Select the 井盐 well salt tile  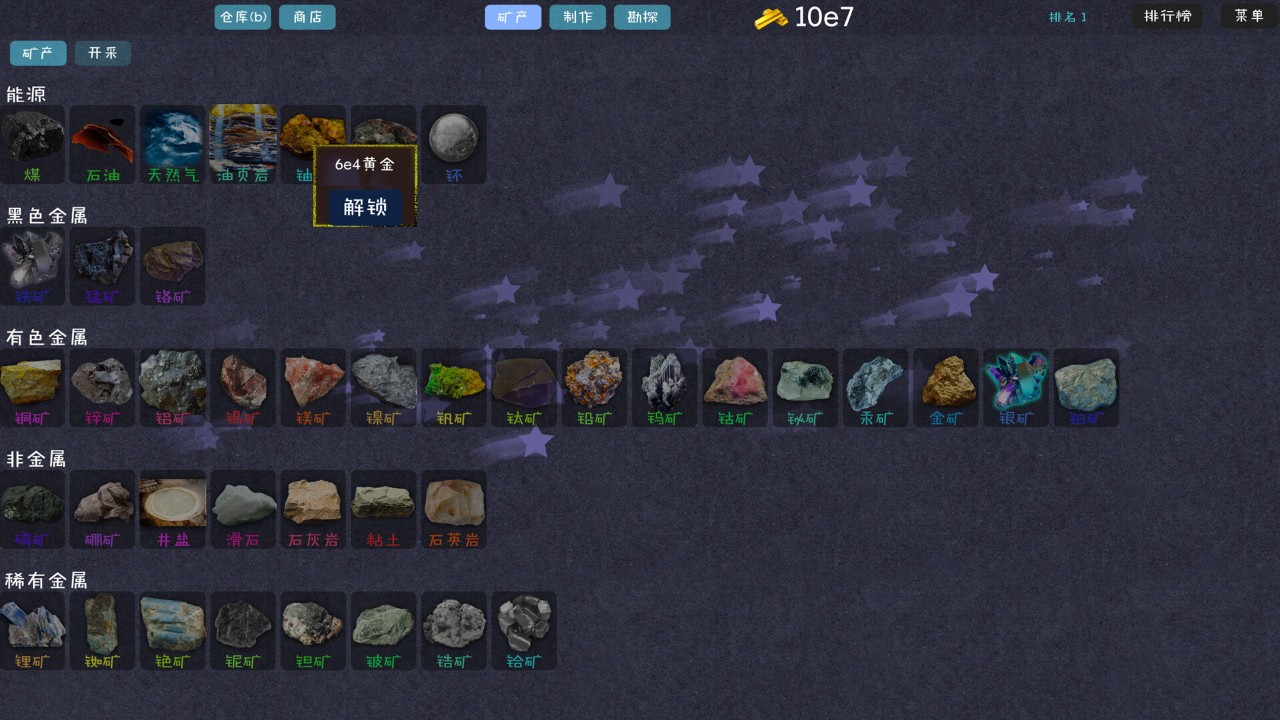click(173, 509)
